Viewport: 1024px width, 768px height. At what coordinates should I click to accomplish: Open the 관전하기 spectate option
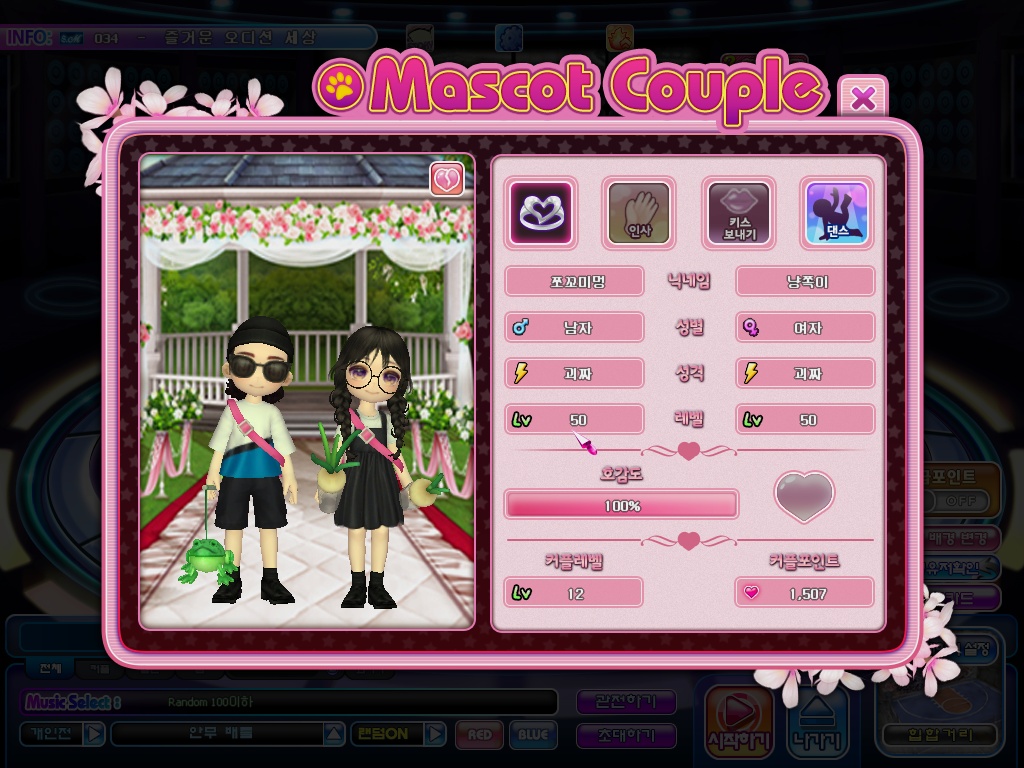(x=627, y=702)
